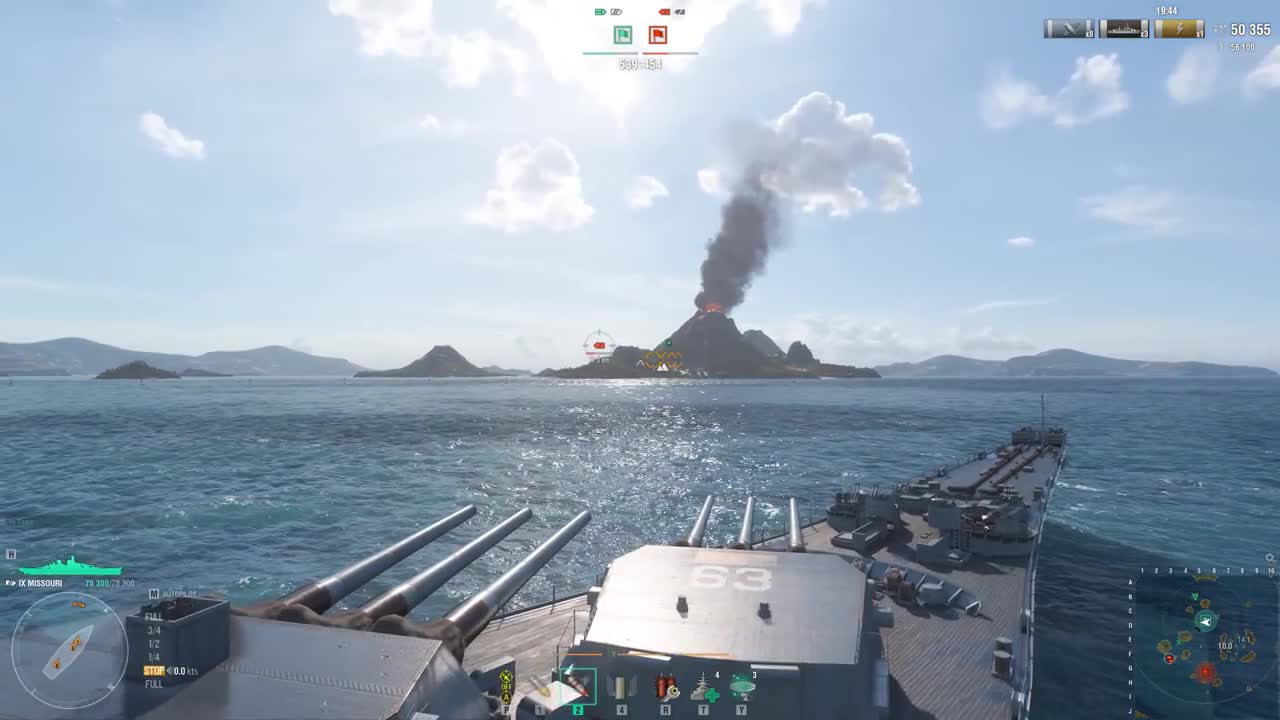Activate the Damage Control Party consumable
Screen dimensions: 1280x720
[x=665, y=687]
